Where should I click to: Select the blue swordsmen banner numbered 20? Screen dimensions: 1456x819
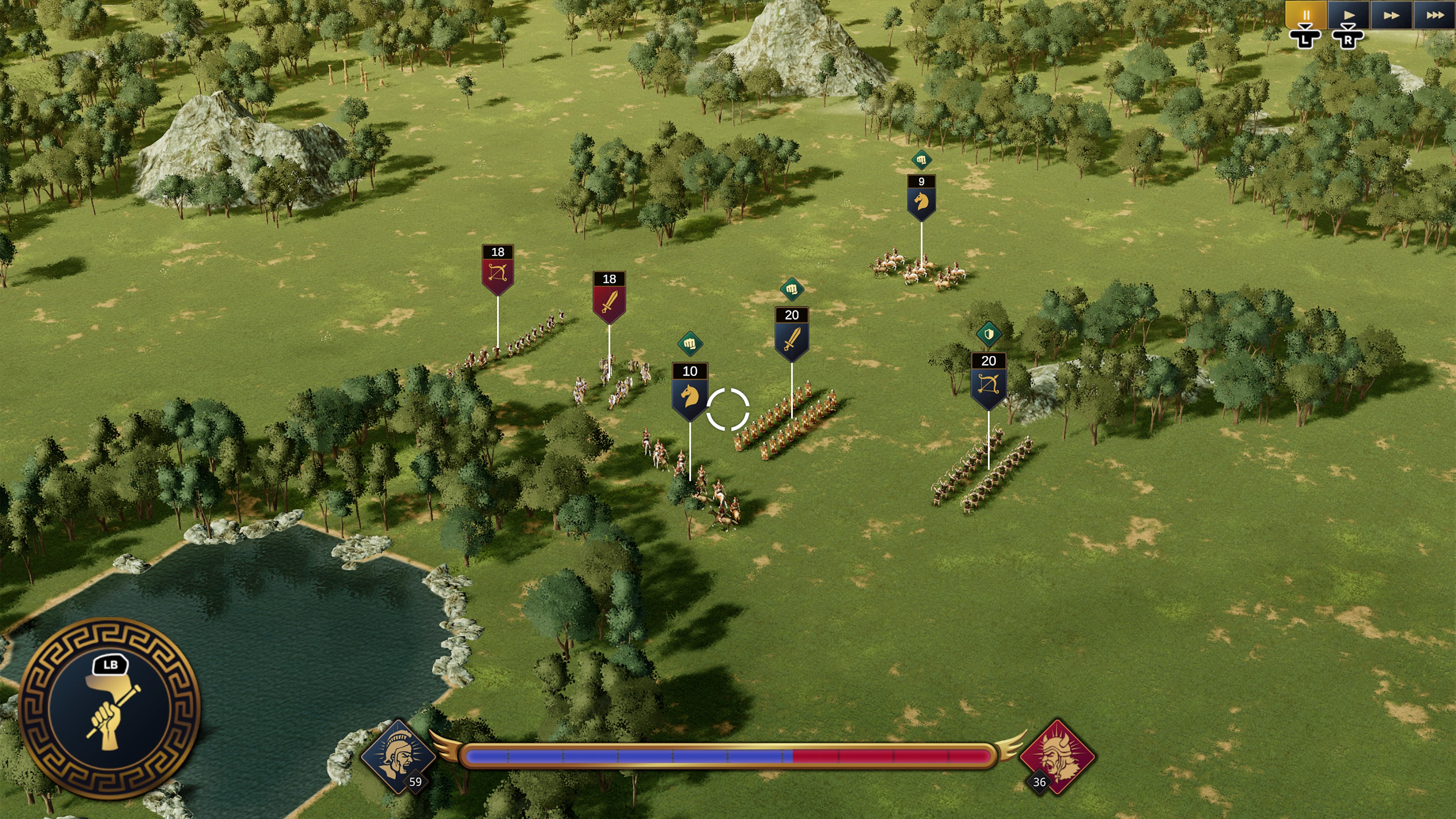pyautogui.click(x=791, y=334)
